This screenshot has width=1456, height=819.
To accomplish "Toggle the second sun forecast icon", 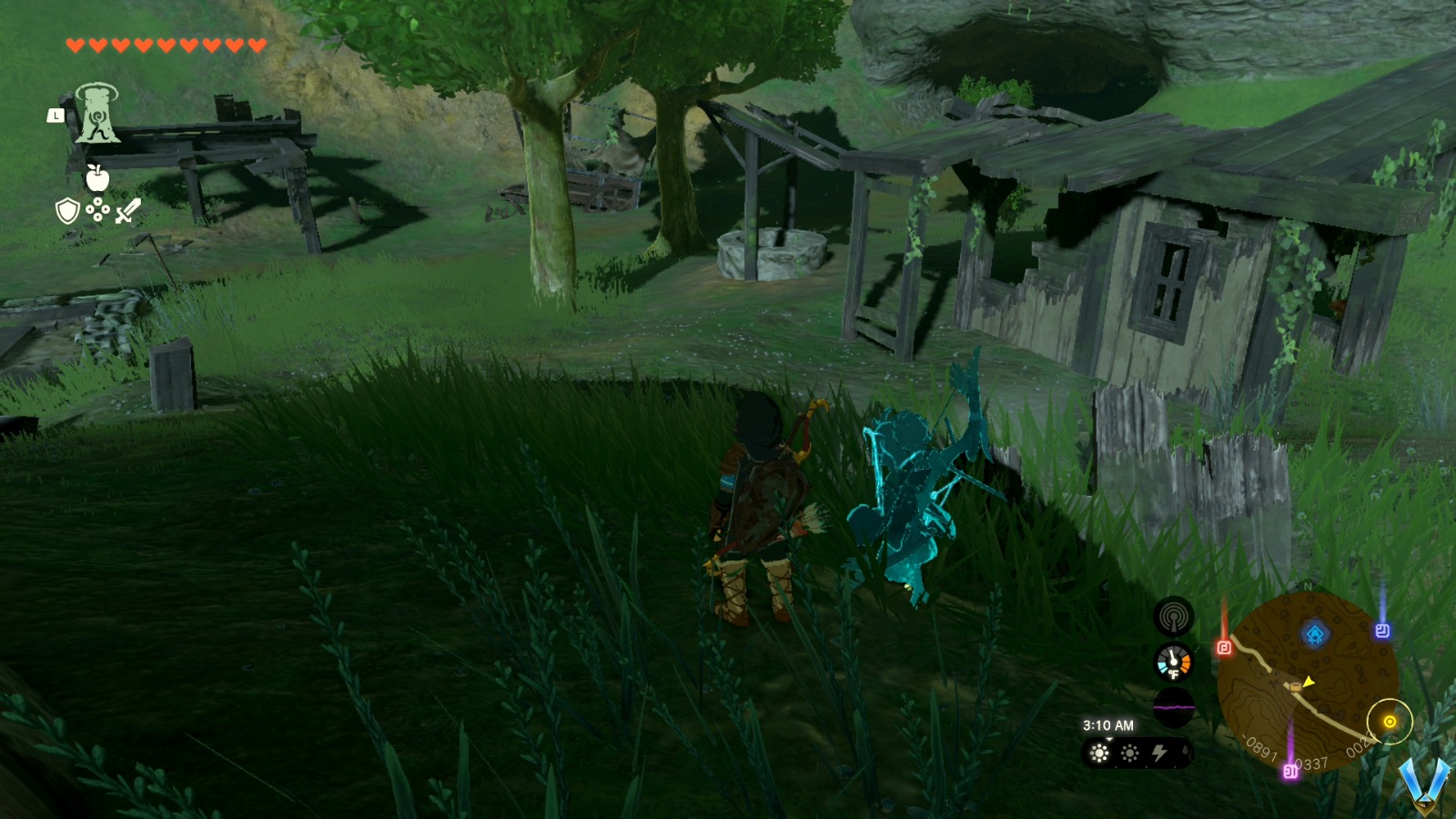I will pos(1129,753).
